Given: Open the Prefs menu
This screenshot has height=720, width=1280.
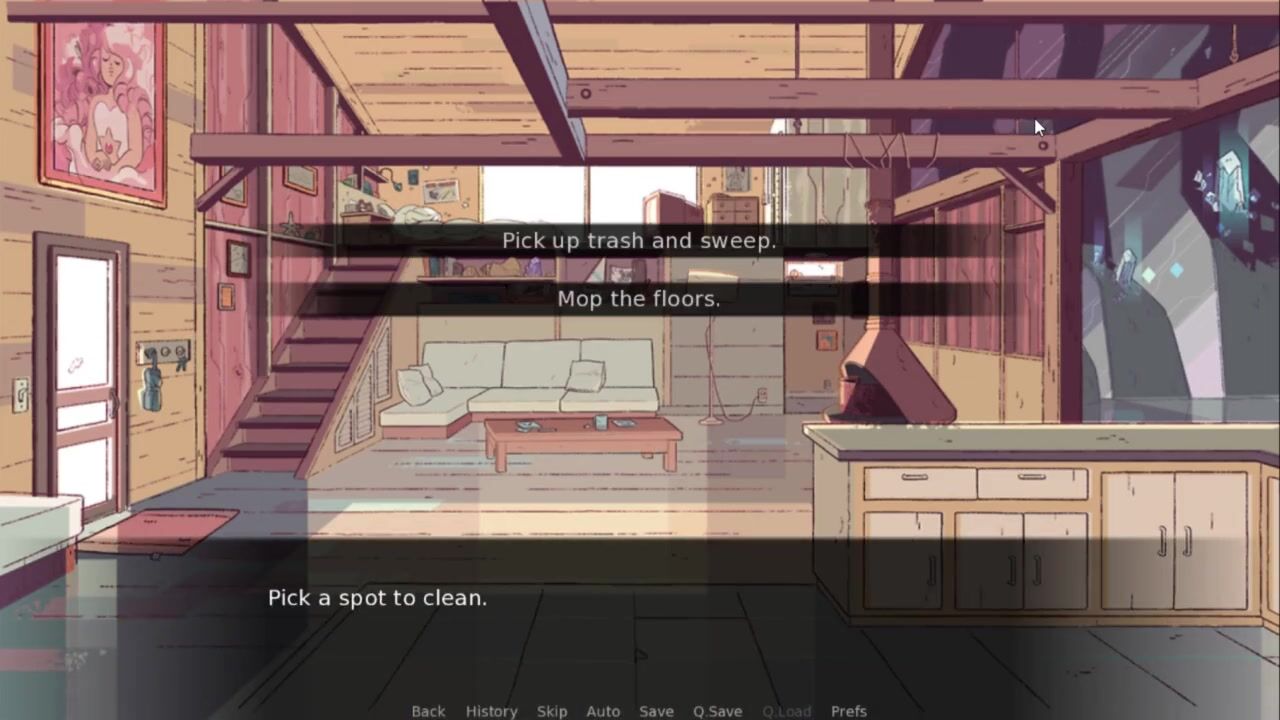Looking at the screenshot, I should coord(849,711).
